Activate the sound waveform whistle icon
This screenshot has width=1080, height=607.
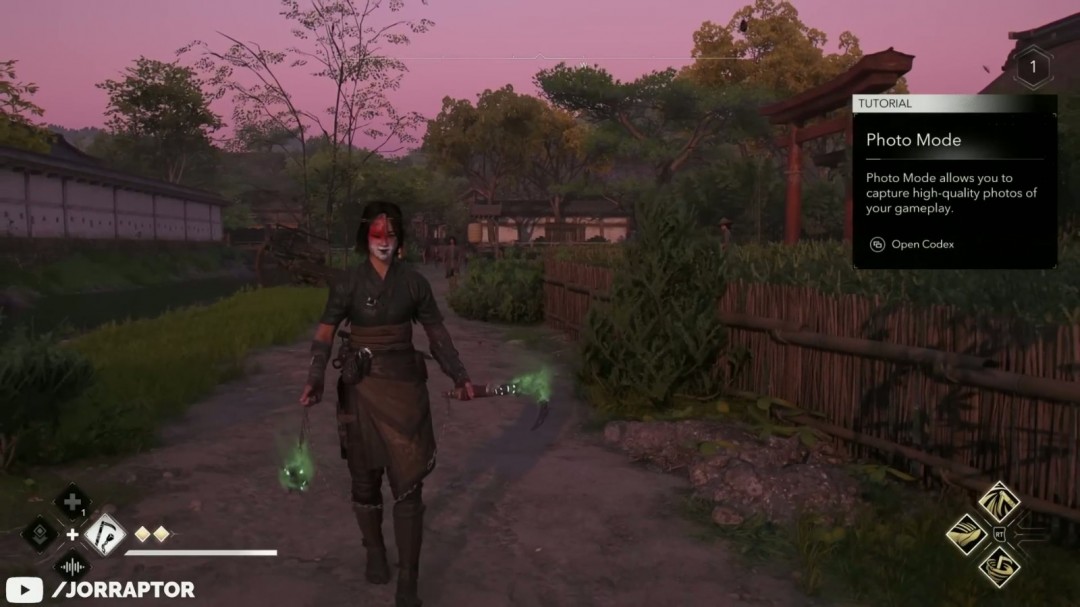(72, 567)
